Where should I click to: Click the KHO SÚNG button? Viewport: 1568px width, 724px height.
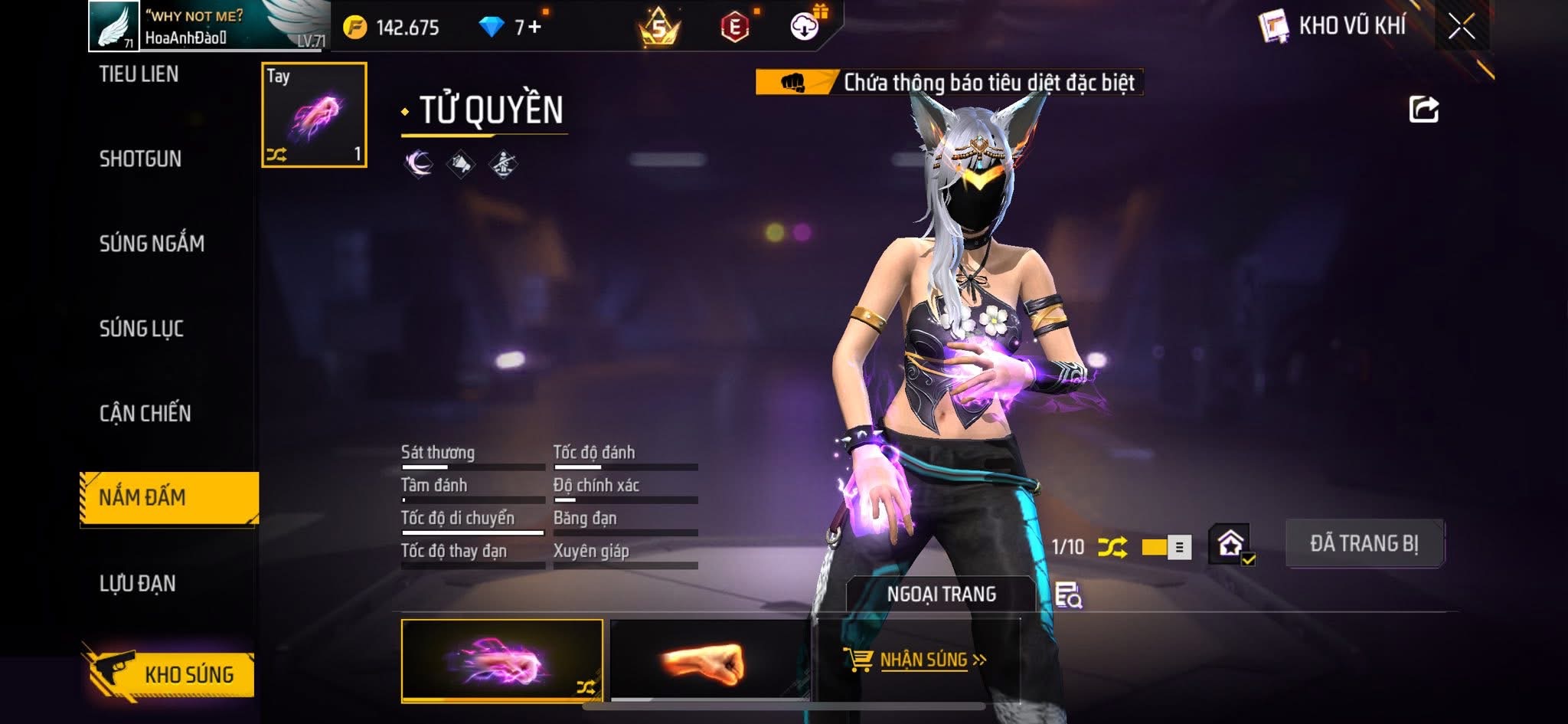pos(170,673)
